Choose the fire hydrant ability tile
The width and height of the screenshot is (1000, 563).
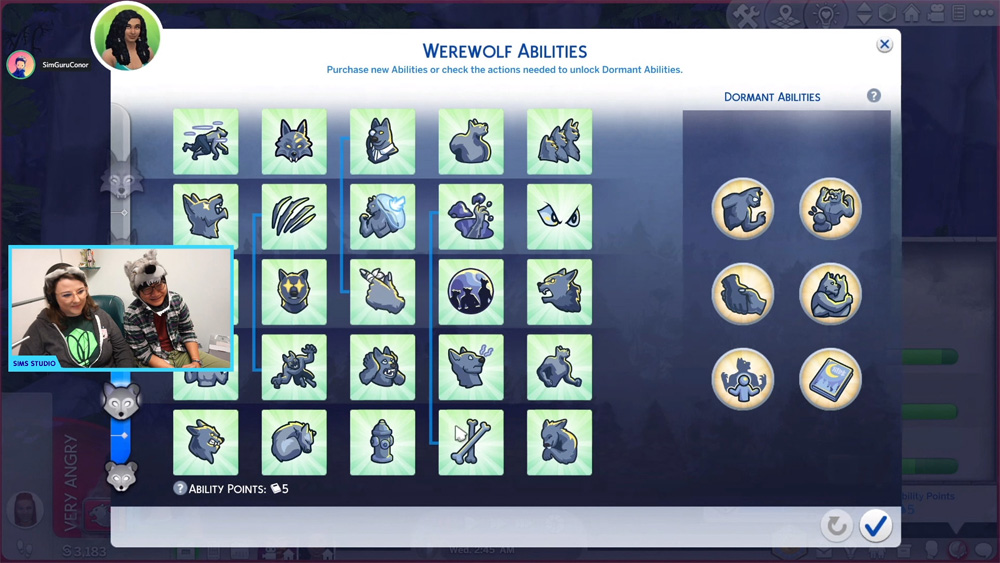tap(382, 442)
